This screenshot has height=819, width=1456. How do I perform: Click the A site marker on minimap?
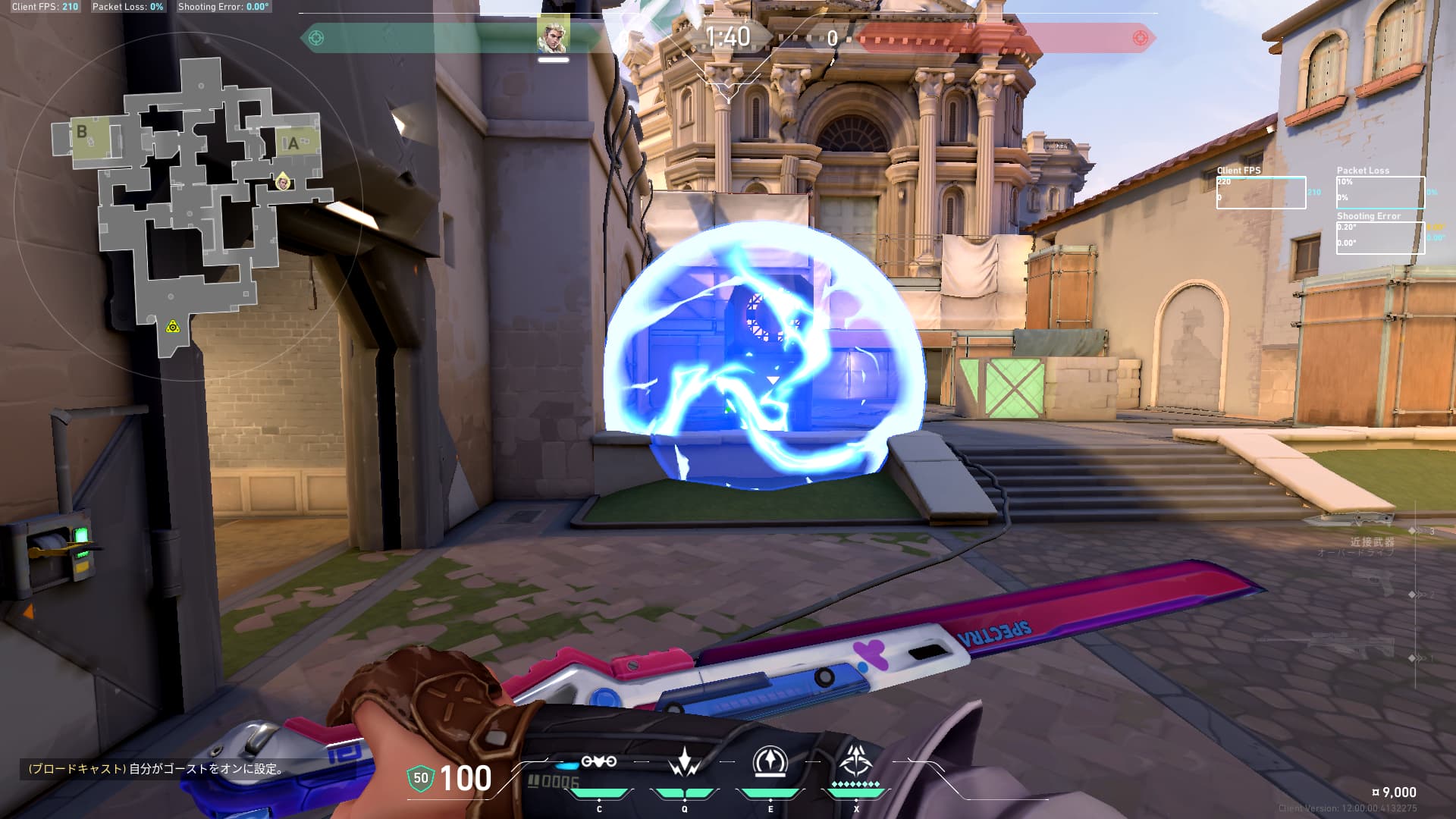pos(293,143)
